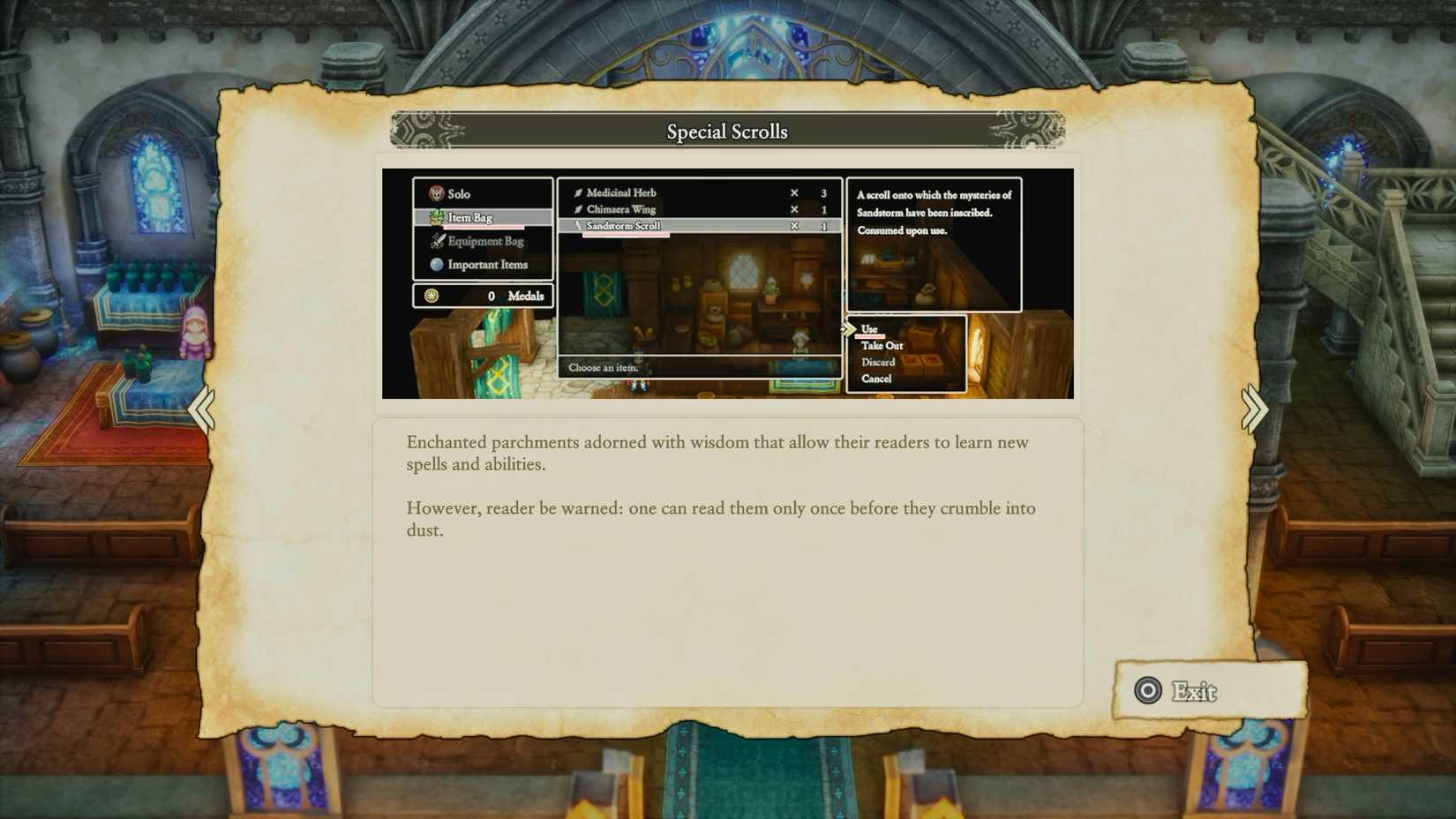This screenshot has width=1456, height=819.
Task: Click the Special Scrolls title banner
Action: coord(726,131)
